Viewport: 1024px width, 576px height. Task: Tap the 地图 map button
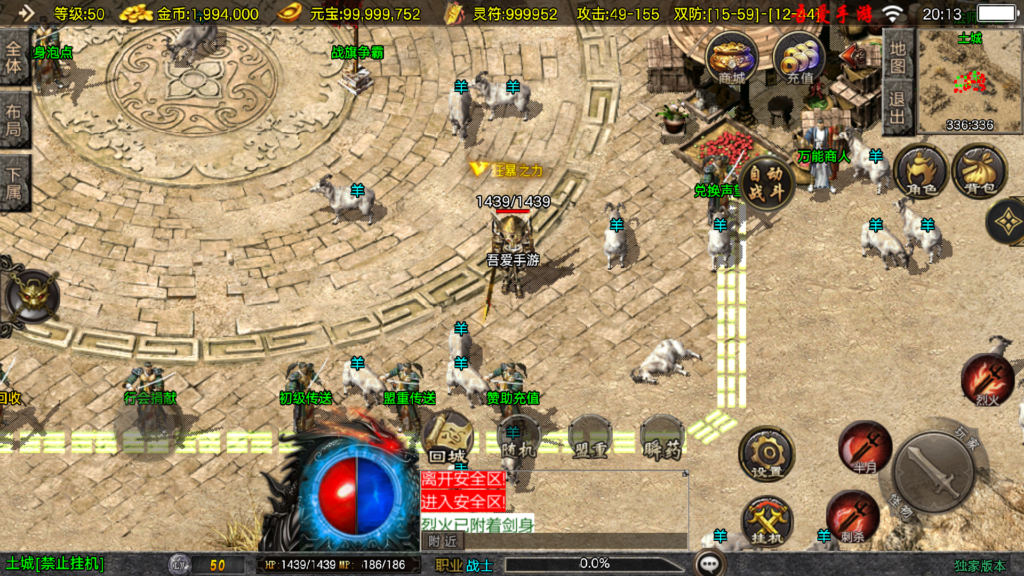897,58
